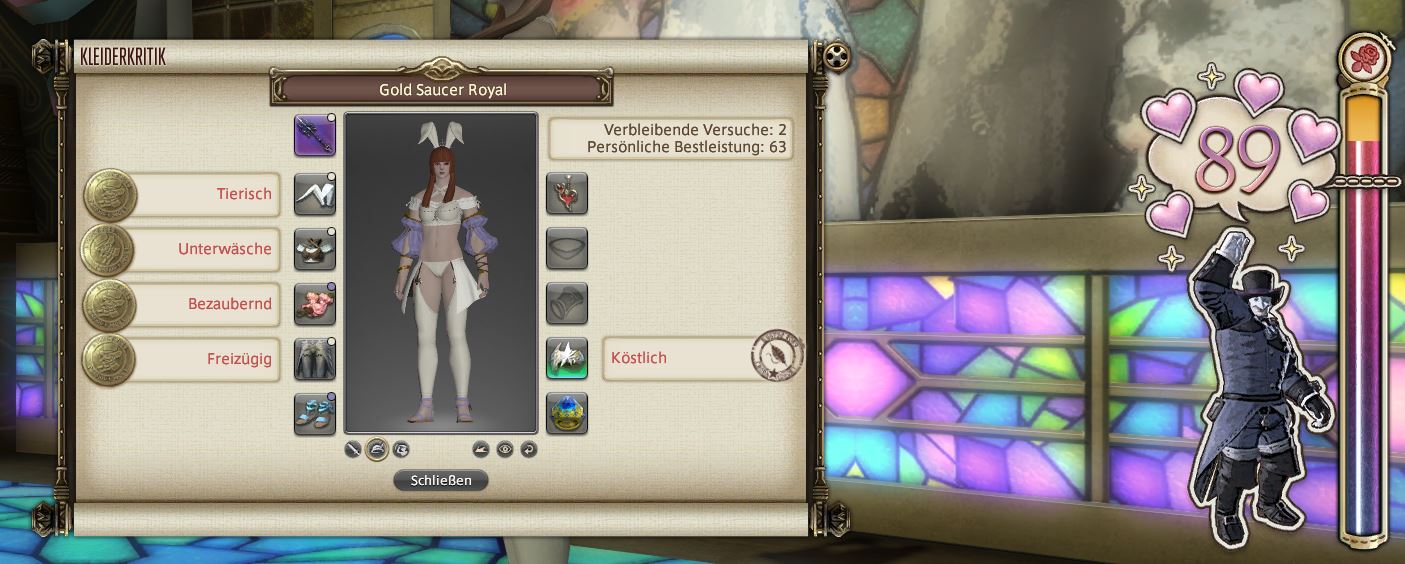Toggle the eye preview icon under the model
1405x564 pixels.
[x=505, y=449]
